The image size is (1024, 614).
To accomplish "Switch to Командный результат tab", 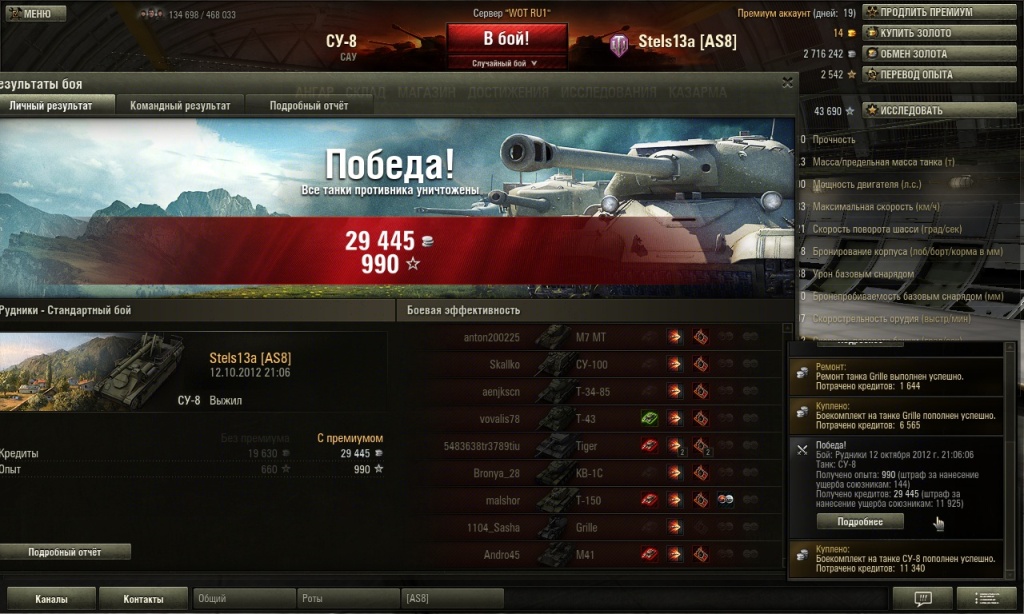I will 180,105.
